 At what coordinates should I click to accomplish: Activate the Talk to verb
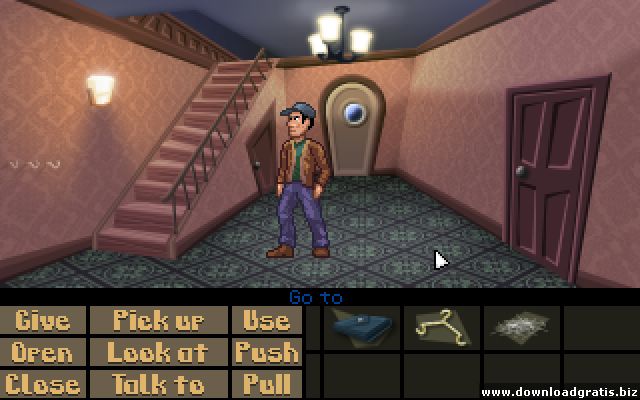pos(158,384)
